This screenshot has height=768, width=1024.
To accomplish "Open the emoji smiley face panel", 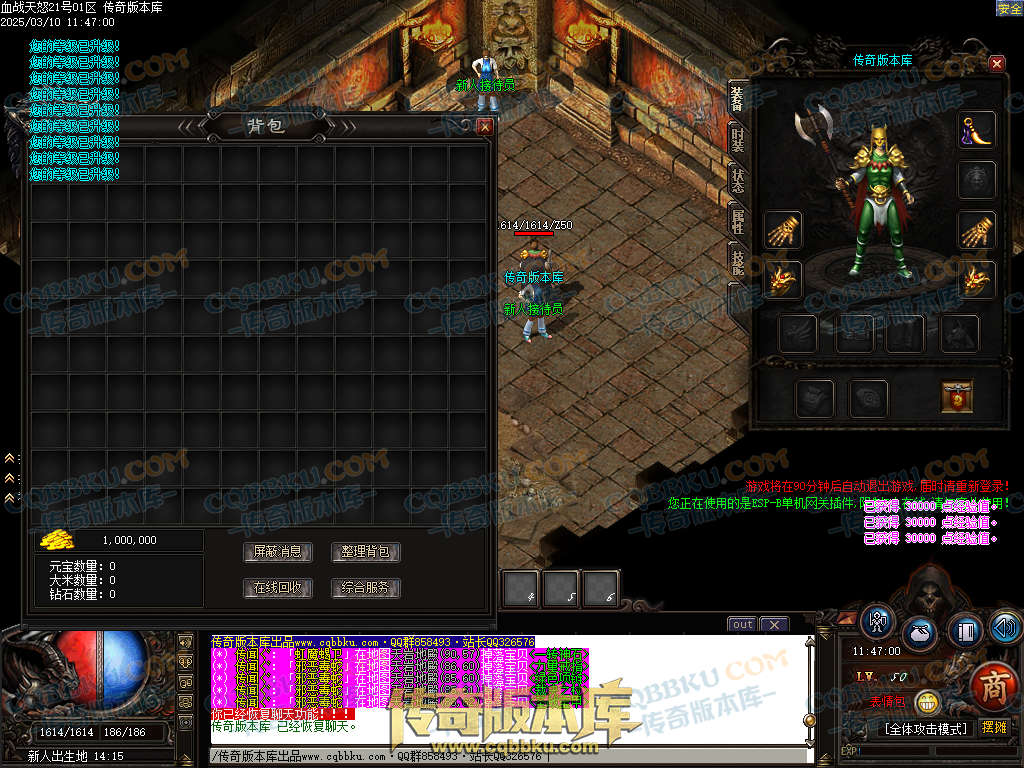I will (x=929, y=703).
